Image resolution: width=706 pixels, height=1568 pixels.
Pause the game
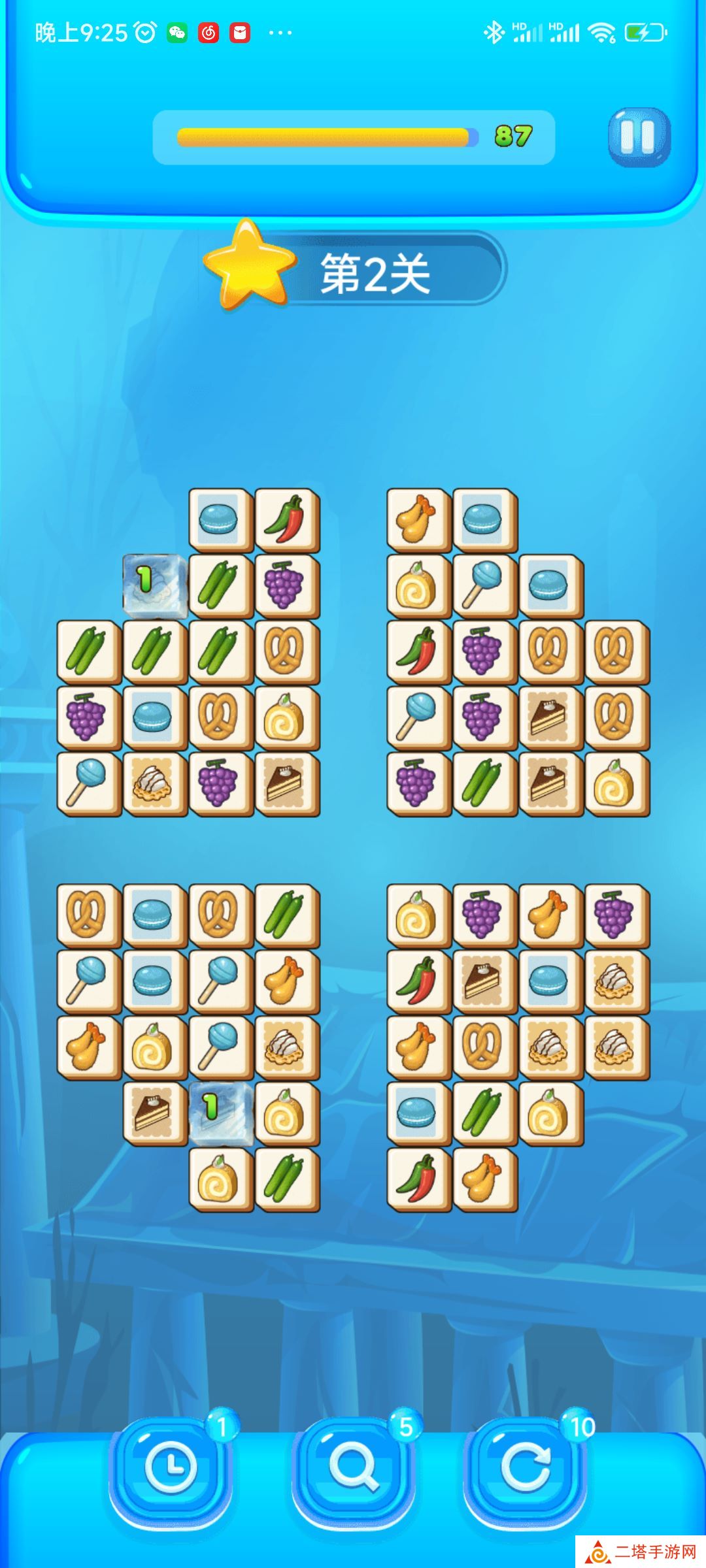click(639, 137)
